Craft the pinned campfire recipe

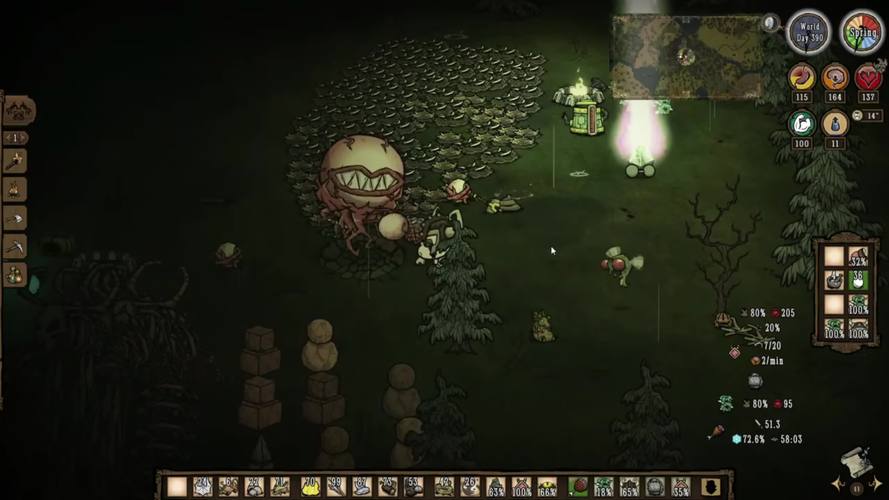[x=15, y=188]
